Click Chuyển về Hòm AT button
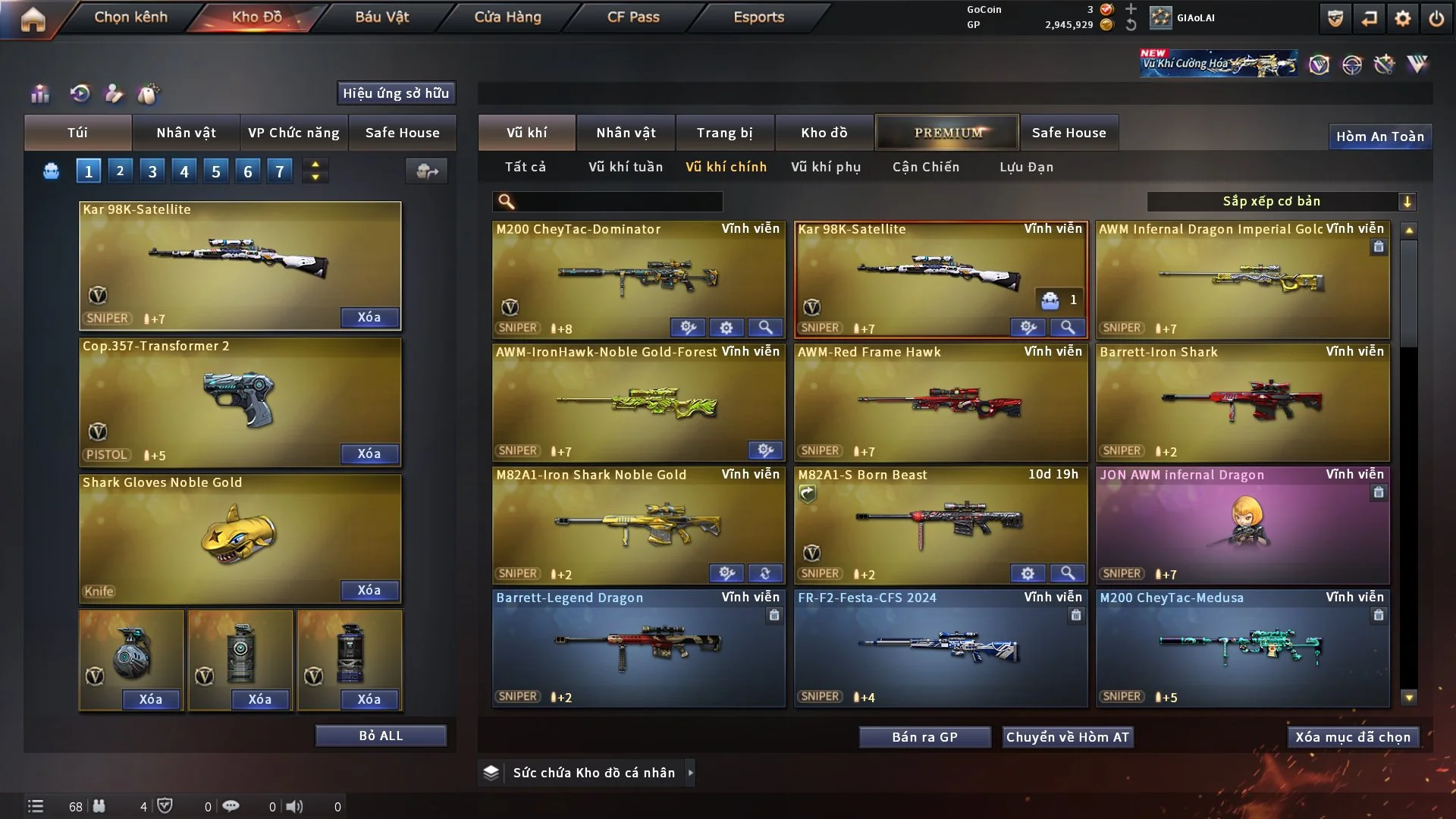 point(1068,737)
